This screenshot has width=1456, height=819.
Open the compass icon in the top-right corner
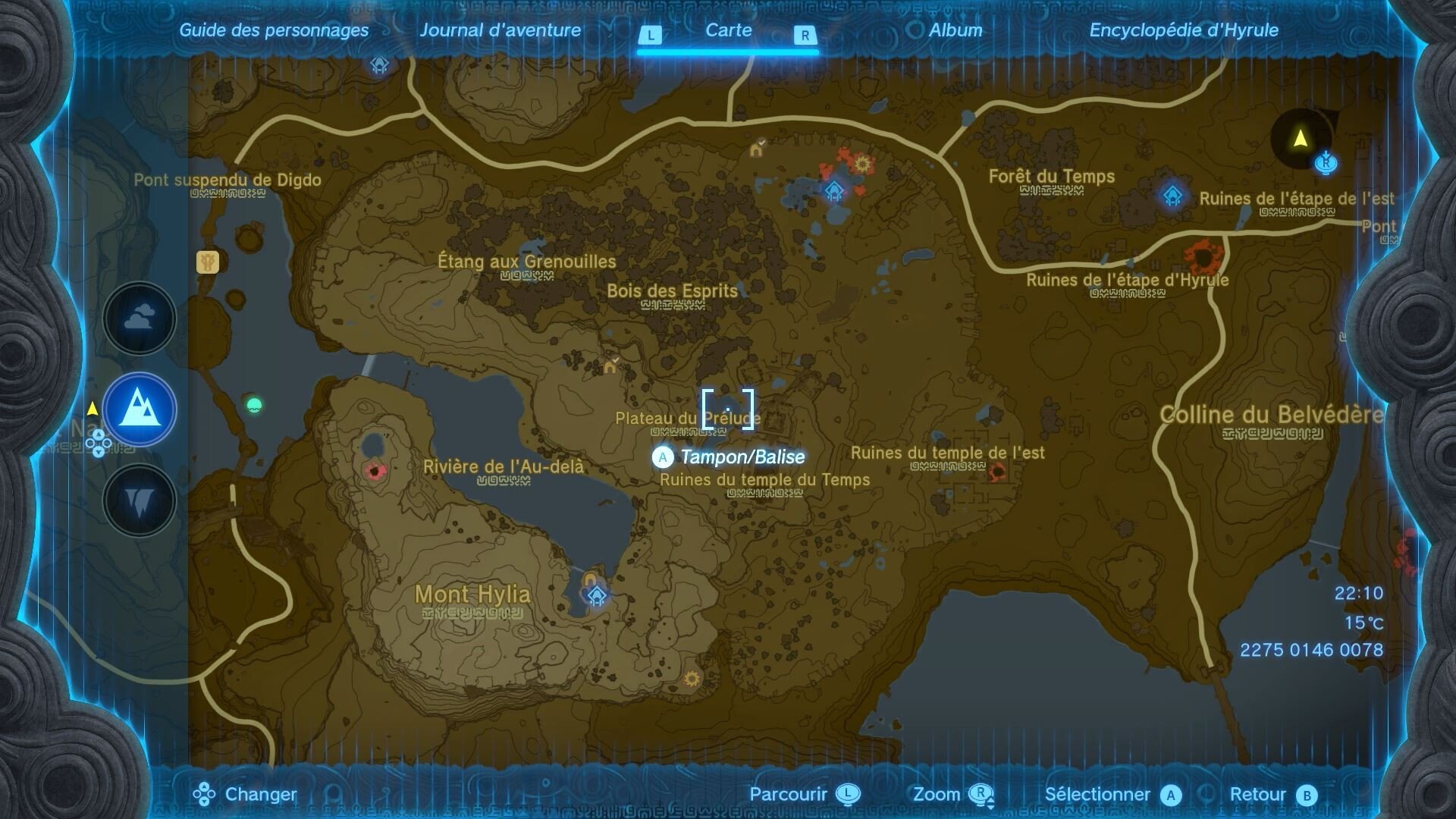coord(1300,140)
